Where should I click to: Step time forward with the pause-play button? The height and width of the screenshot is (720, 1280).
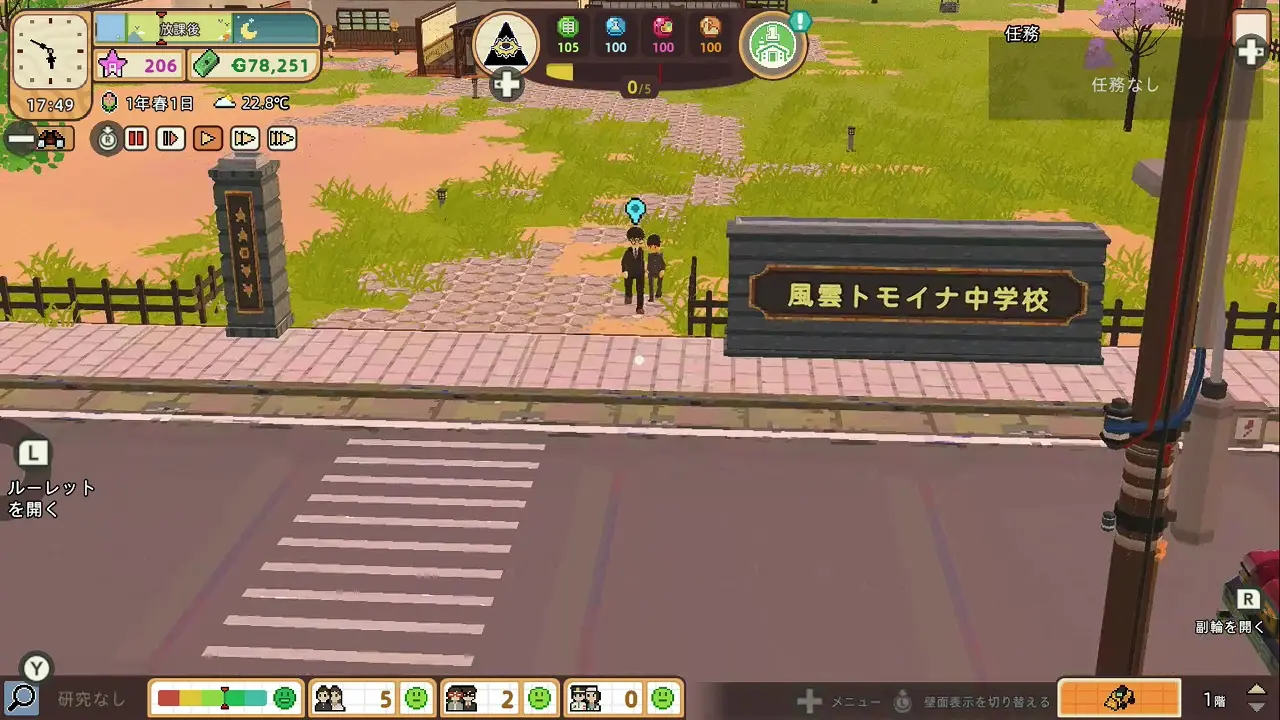[171, 139]
